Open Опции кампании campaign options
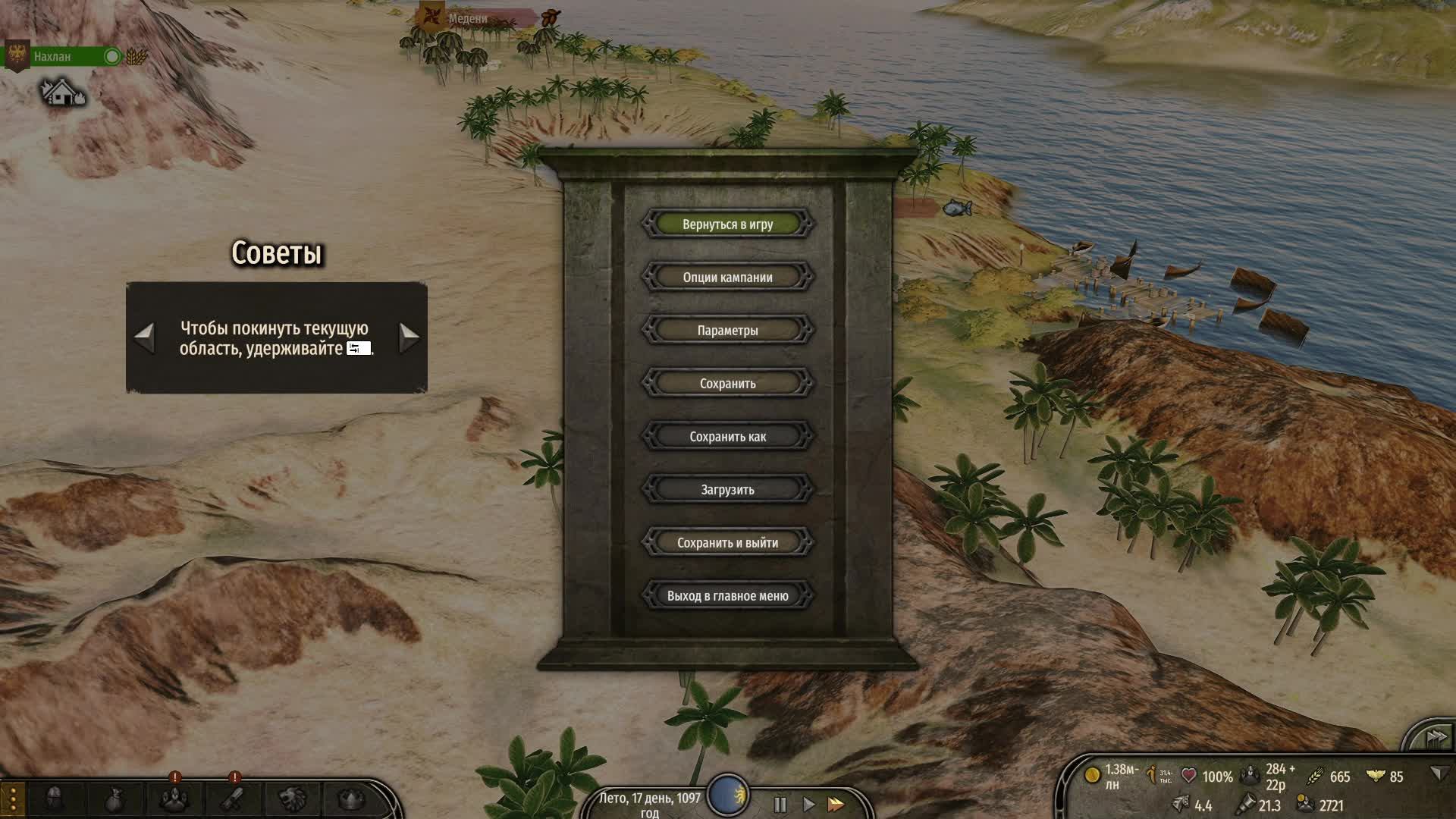1456x819 pixels. click(x=727, y=278)
